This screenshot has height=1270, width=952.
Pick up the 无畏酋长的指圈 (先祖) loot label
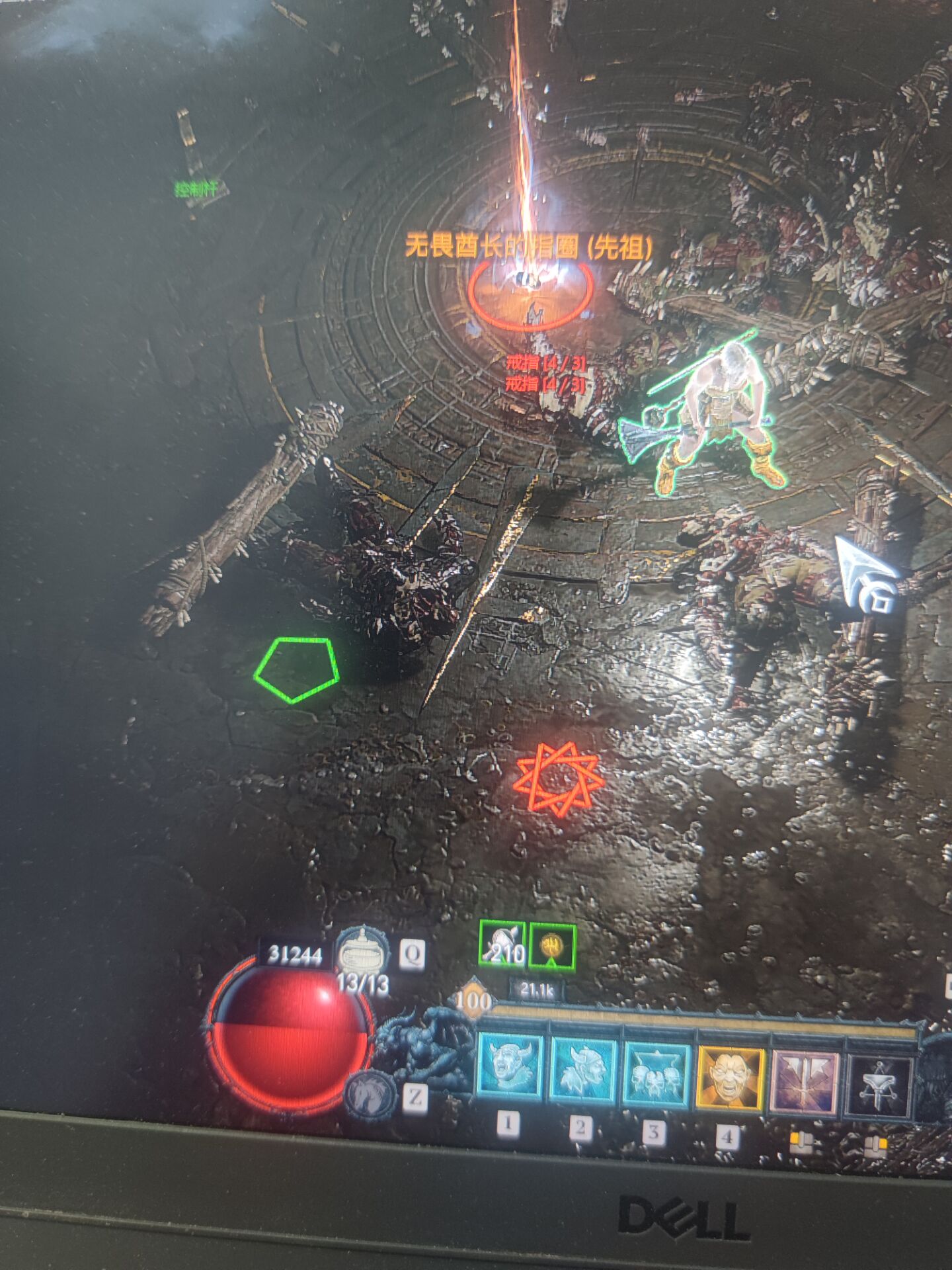(x=528, y=247)
